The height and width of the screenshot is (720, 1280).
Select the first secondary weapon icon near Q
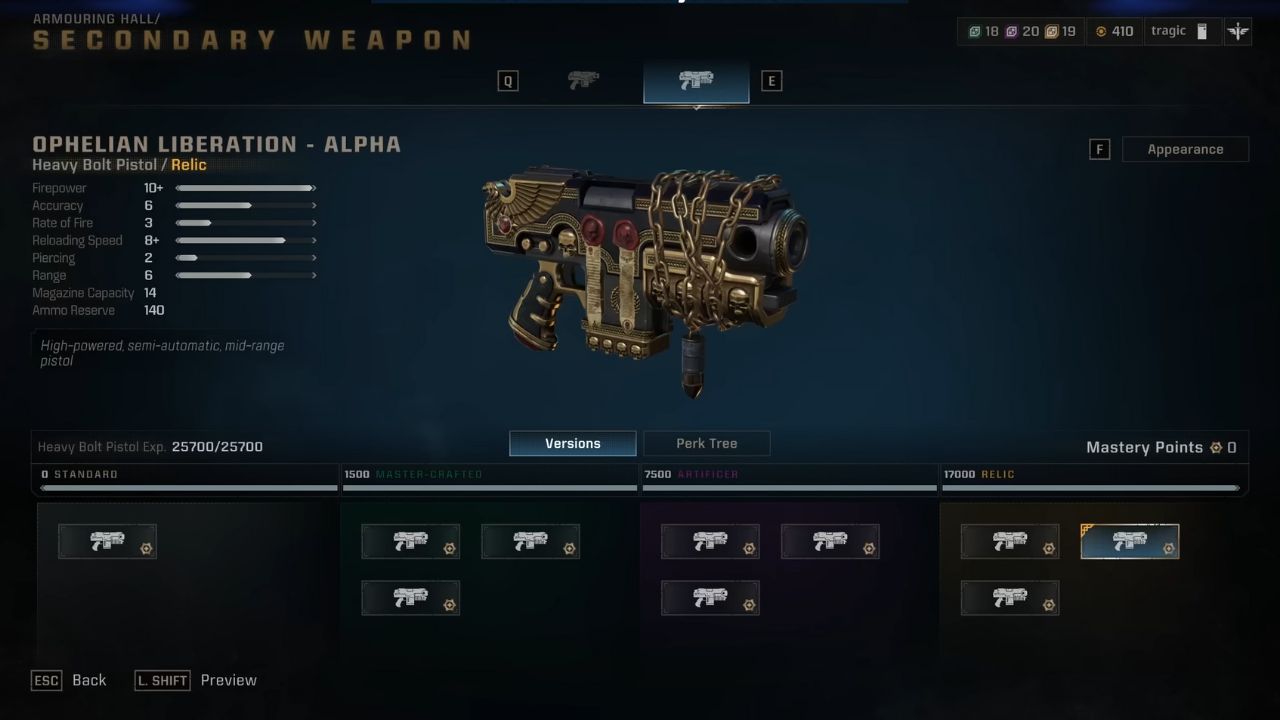click(x=583, y=80)
